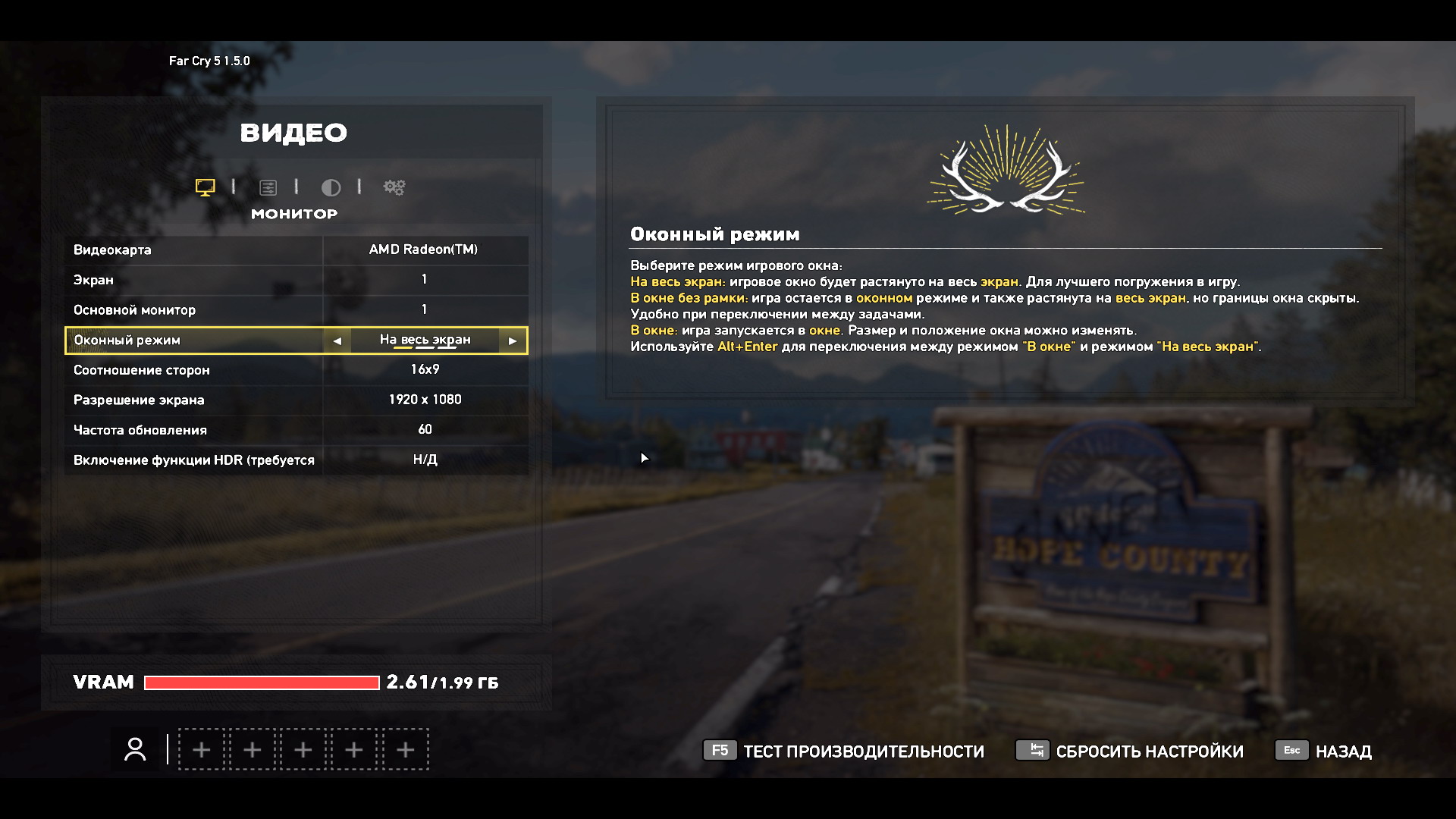Open the player profile icon

136,749
